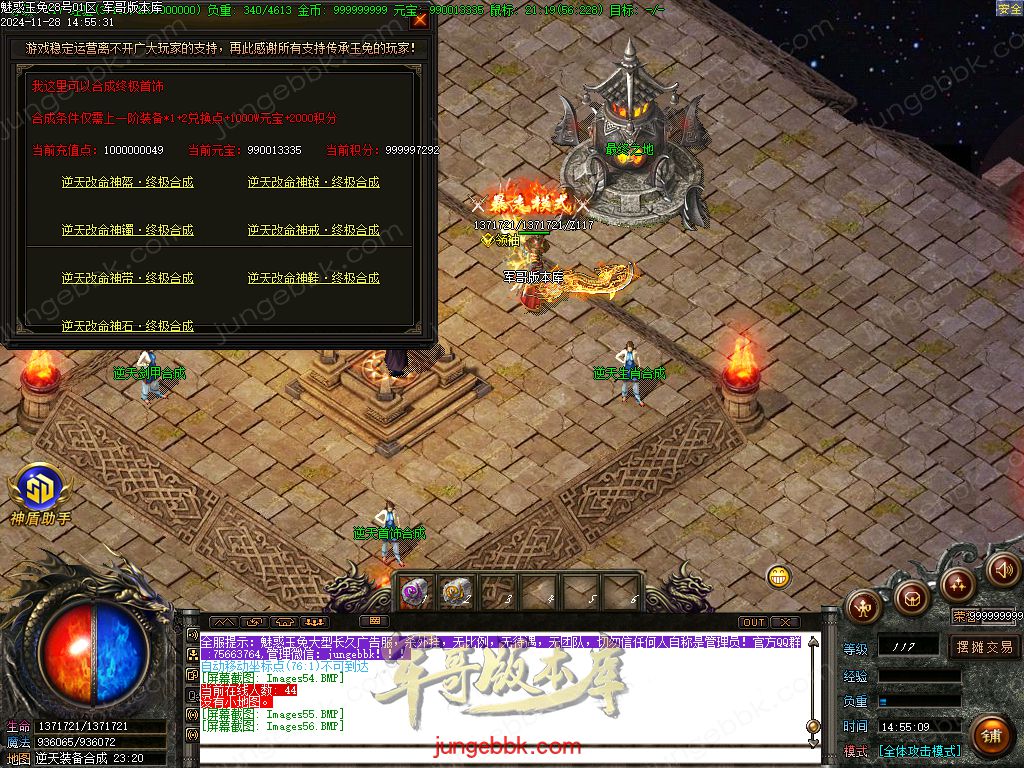1024x768 pixels.
Task: Switch the 全体攻击模式 attack mode
Action: (x=920, y=751)
